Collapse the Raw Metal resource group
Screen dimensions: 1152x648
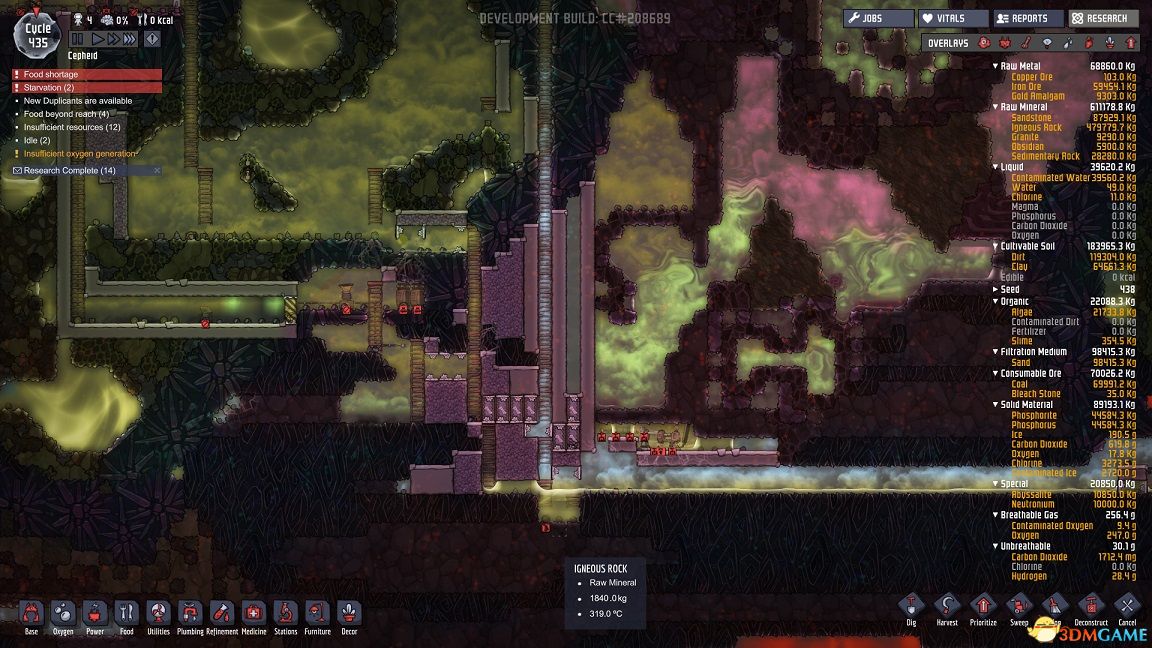(x=995, y=66)
